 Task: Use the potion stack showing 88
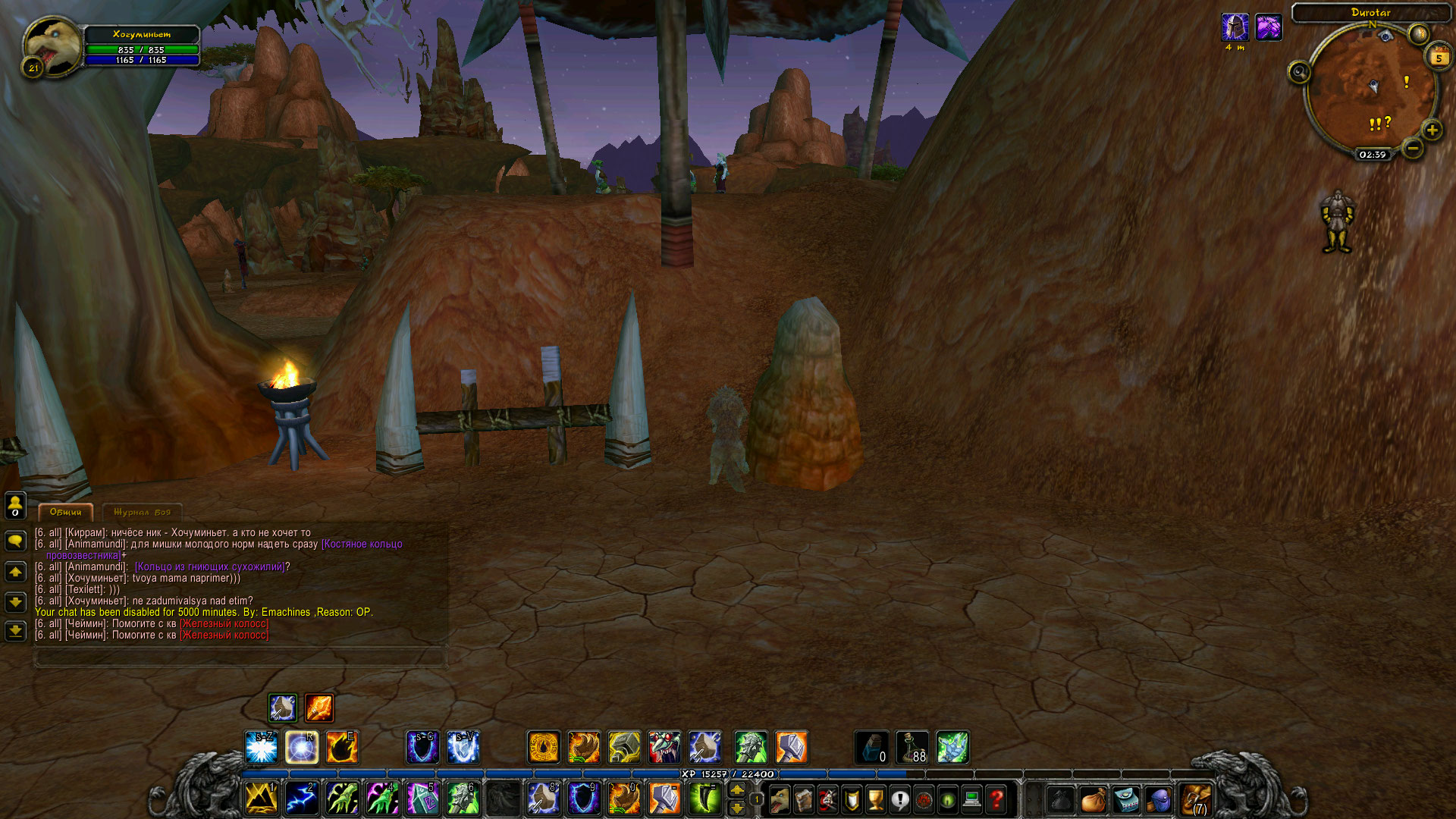pos(912,747)
